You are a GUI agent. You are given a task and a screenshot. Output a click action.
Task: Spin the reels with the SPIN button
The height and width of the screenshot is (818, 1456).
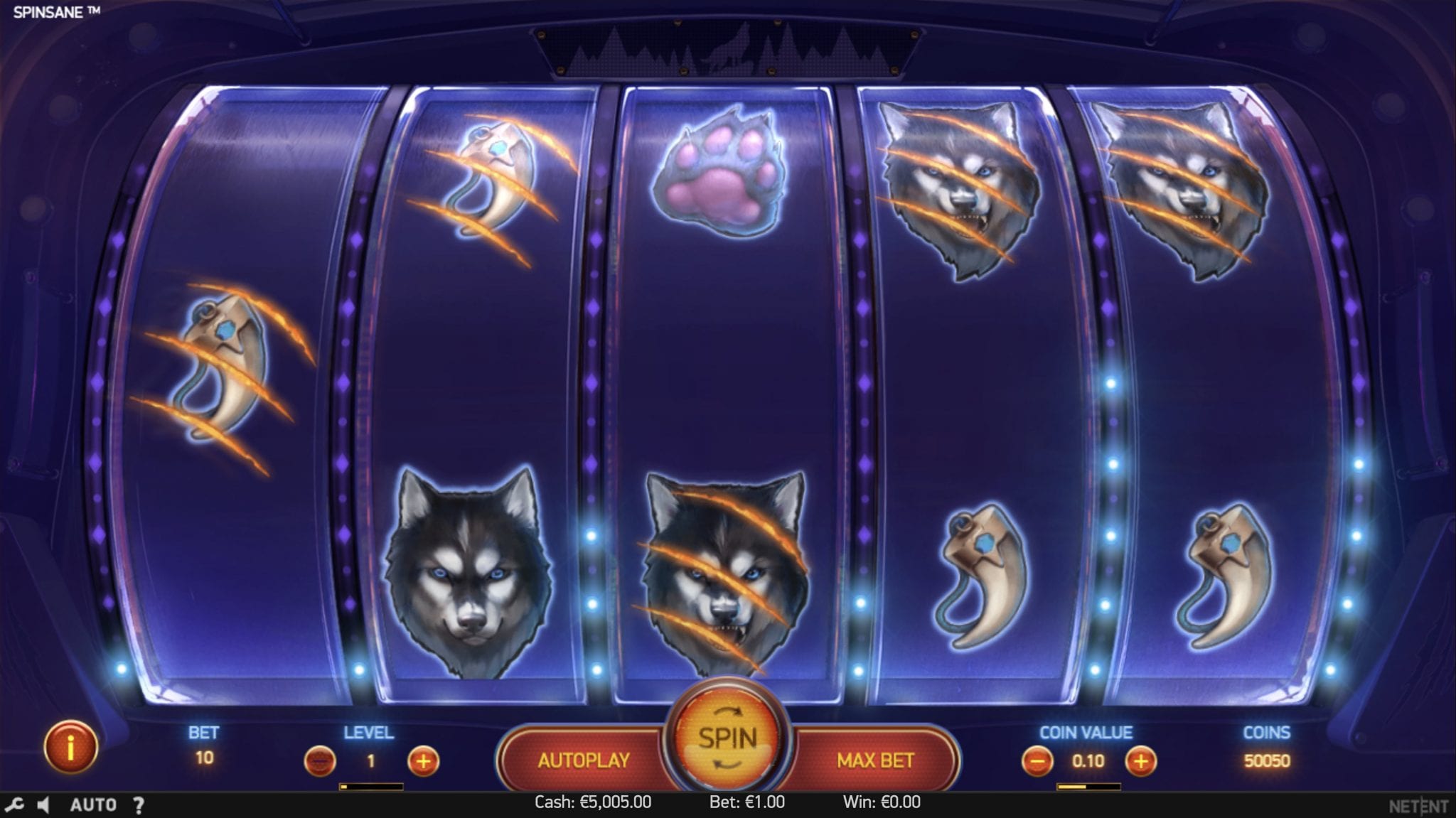pos(727,738)
